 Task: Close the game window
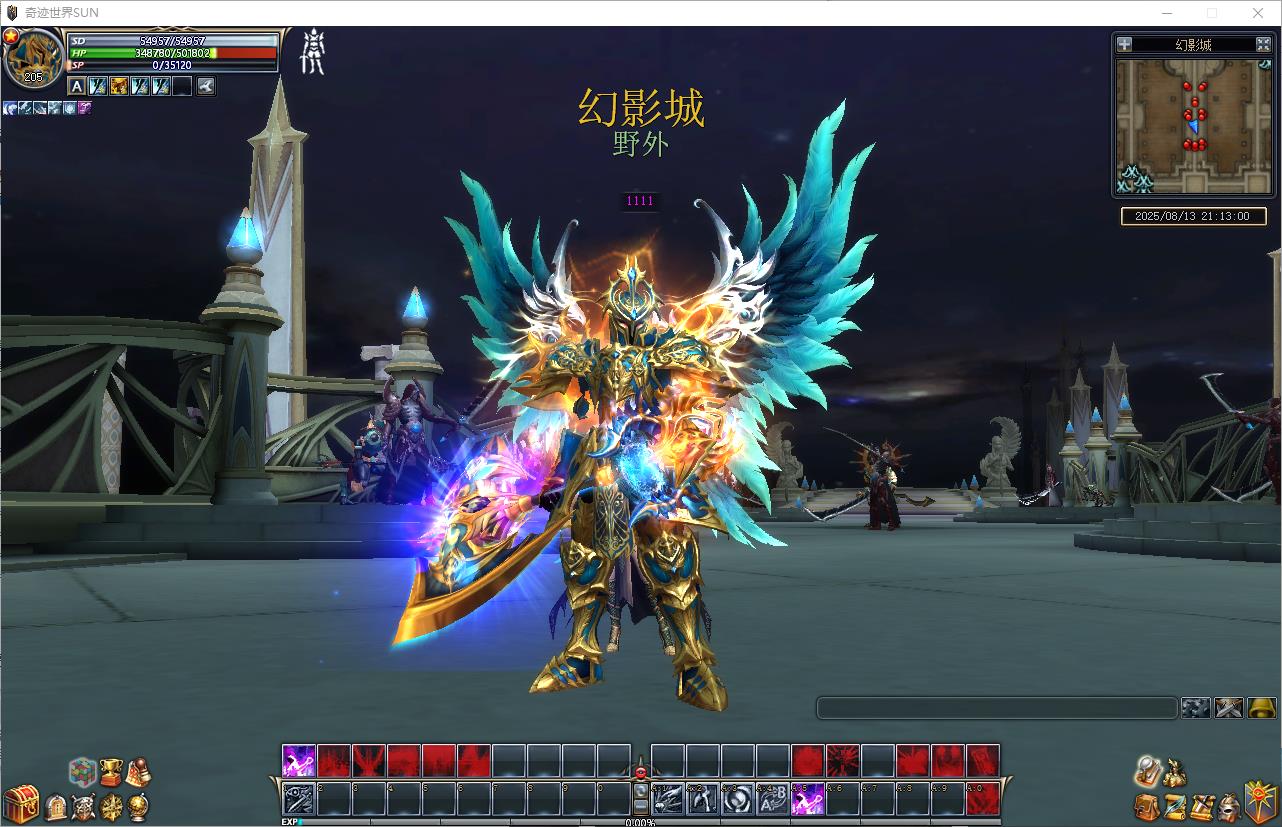[x=1258, y=13]
